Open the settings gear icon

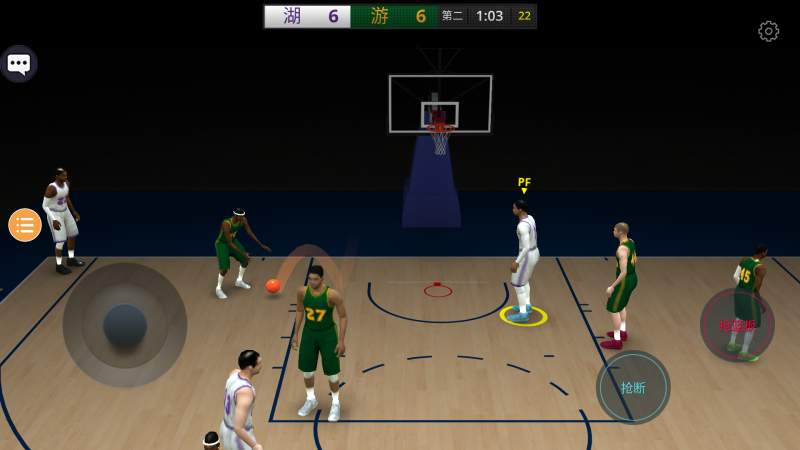[x=768, y=31]
